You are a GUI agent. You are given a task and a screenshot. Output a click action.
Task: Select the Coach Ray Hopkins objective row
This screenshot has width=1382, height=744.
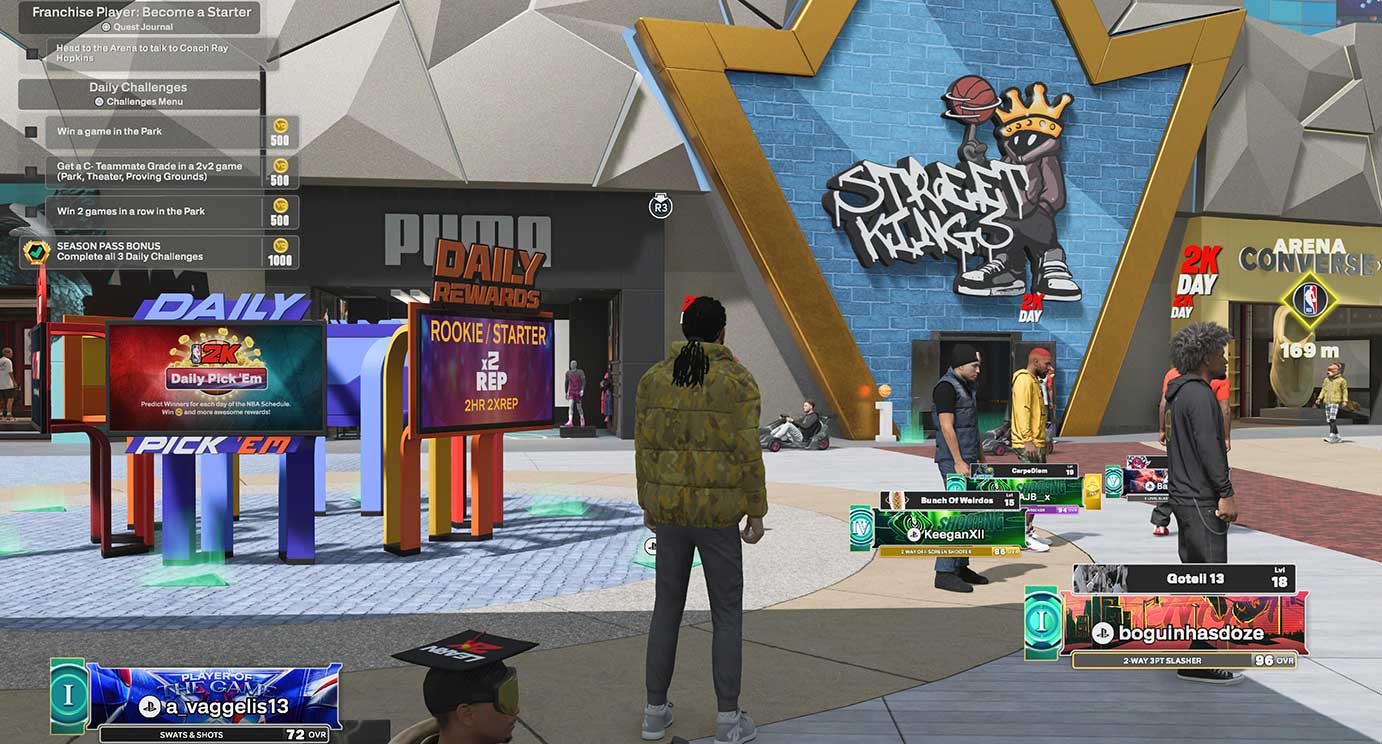[x=147, y=53]
